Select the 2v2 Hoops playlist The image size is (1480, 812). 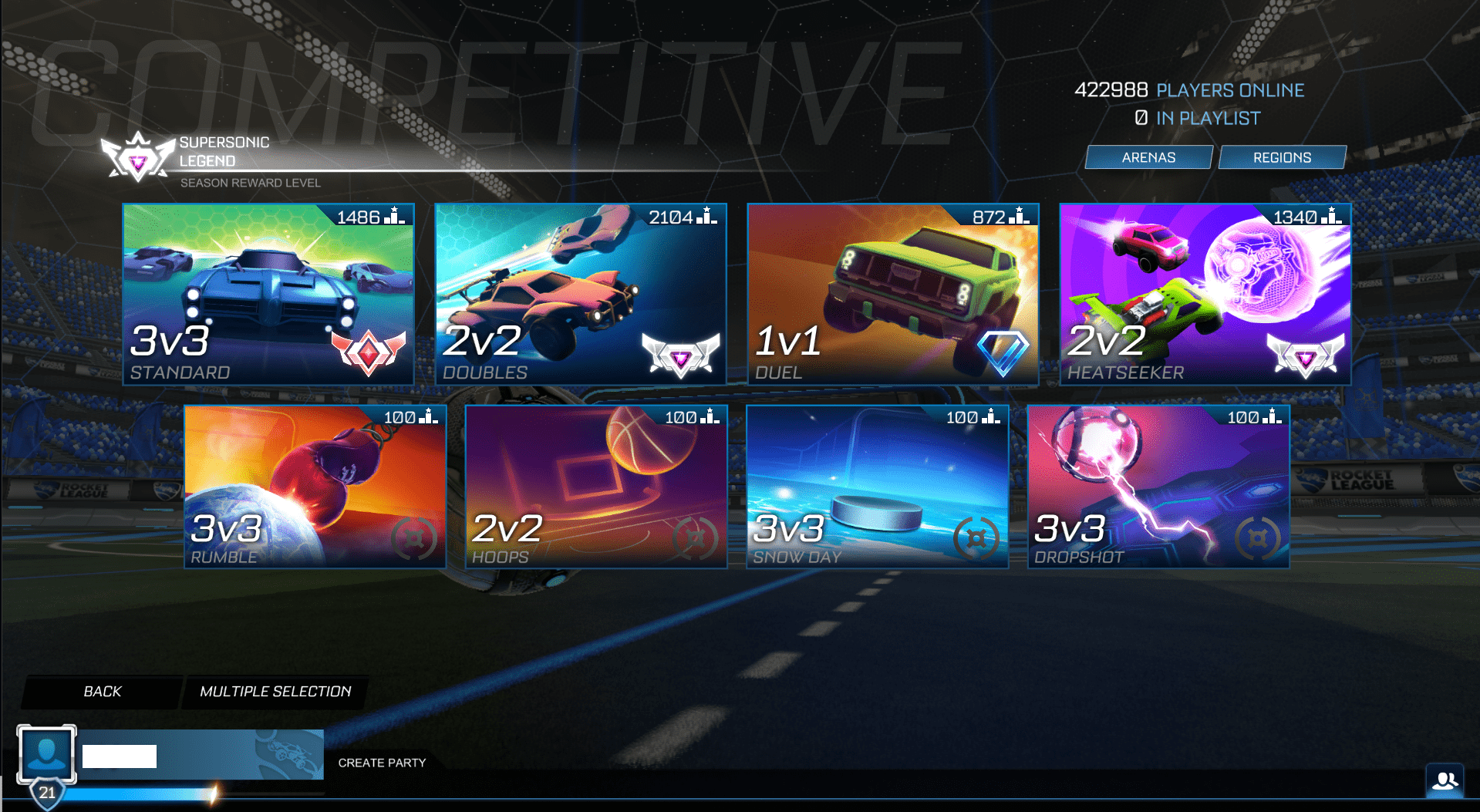[595, 486]
